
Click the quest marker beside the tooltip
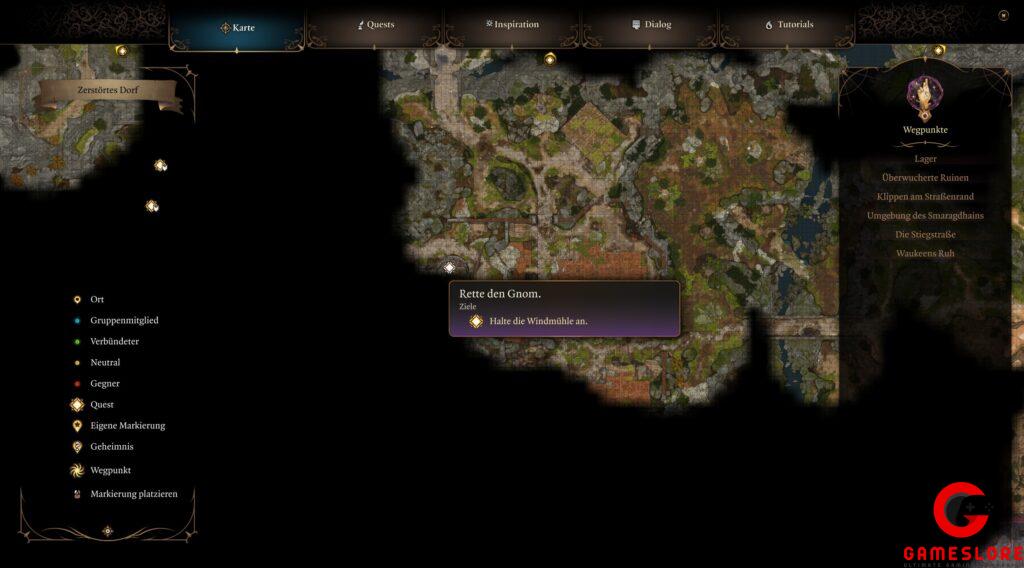(x=449, y=267)
